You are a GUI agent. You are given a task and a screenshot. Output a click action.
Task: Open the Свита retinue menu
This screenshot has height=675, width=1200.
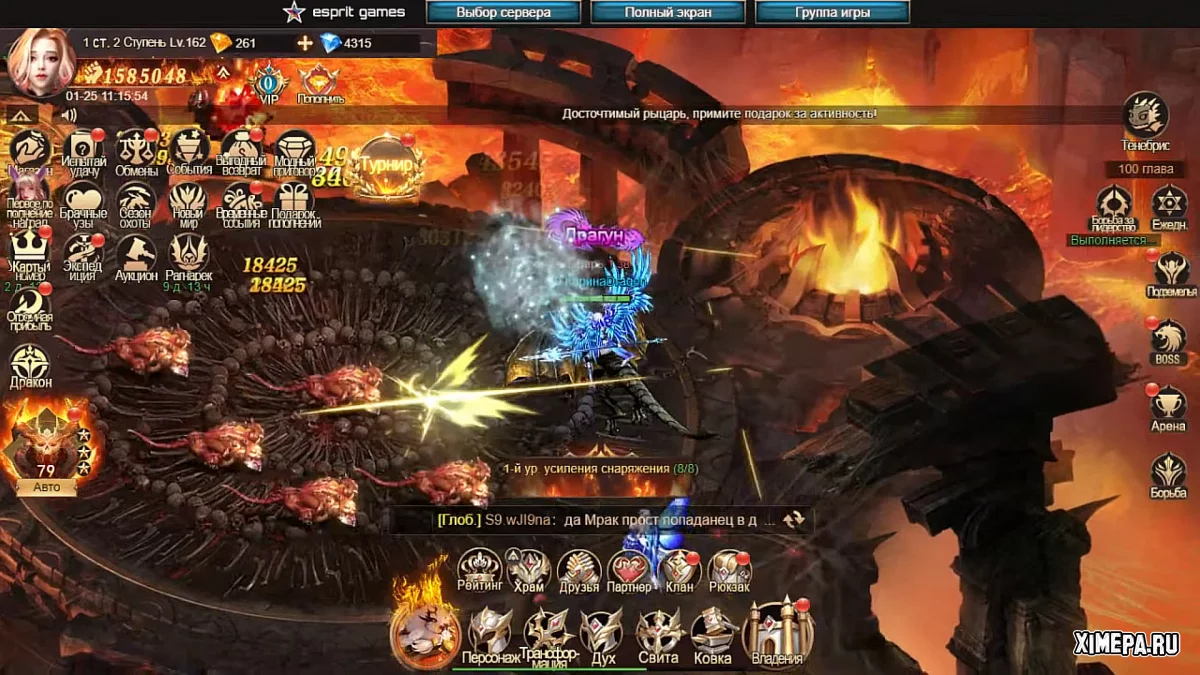(658, 633)
